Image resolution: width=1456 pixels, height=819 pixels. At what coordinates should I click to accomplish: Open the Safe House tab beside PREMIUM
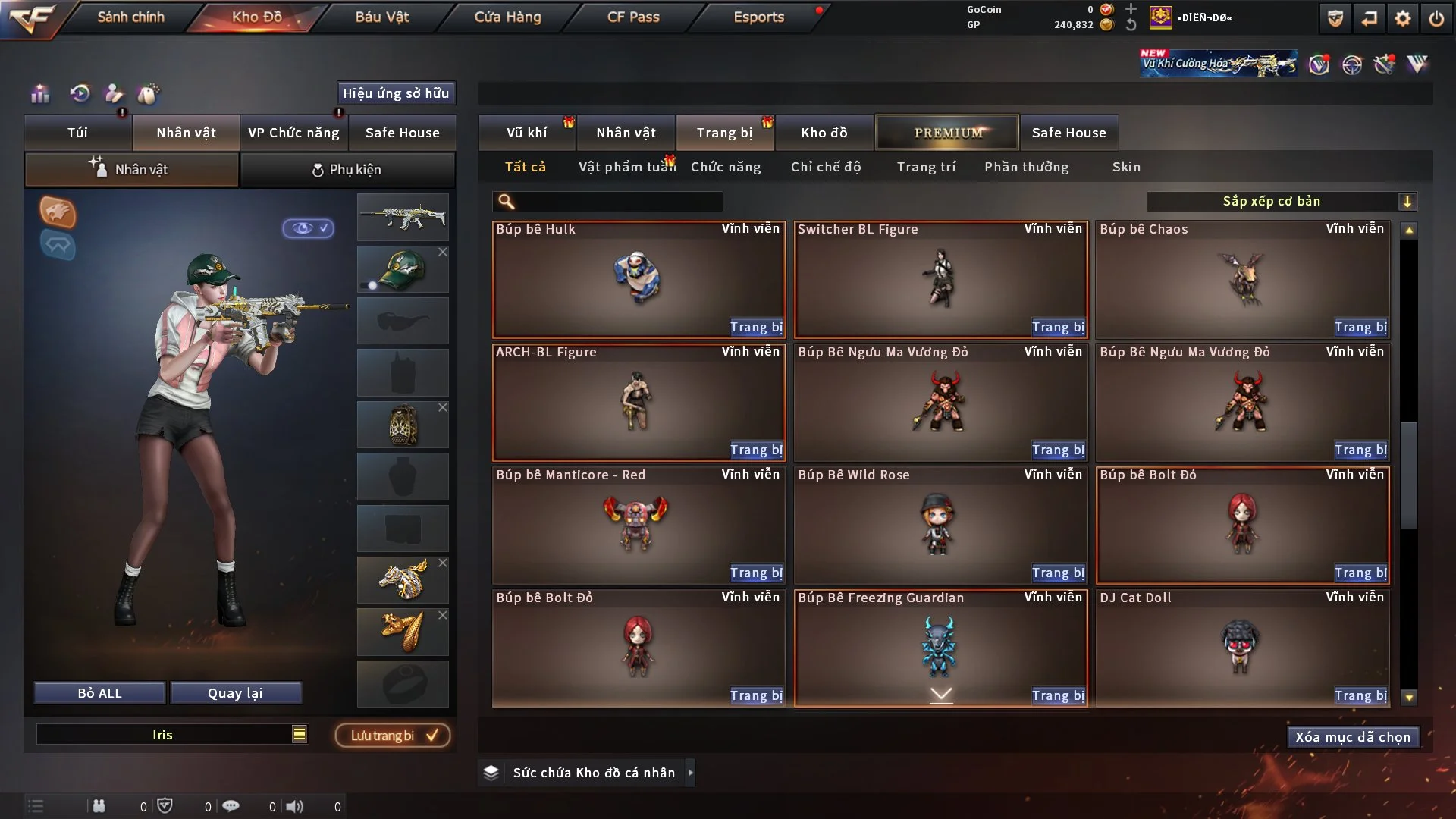pyautogui.click(x=1068, y=133)
